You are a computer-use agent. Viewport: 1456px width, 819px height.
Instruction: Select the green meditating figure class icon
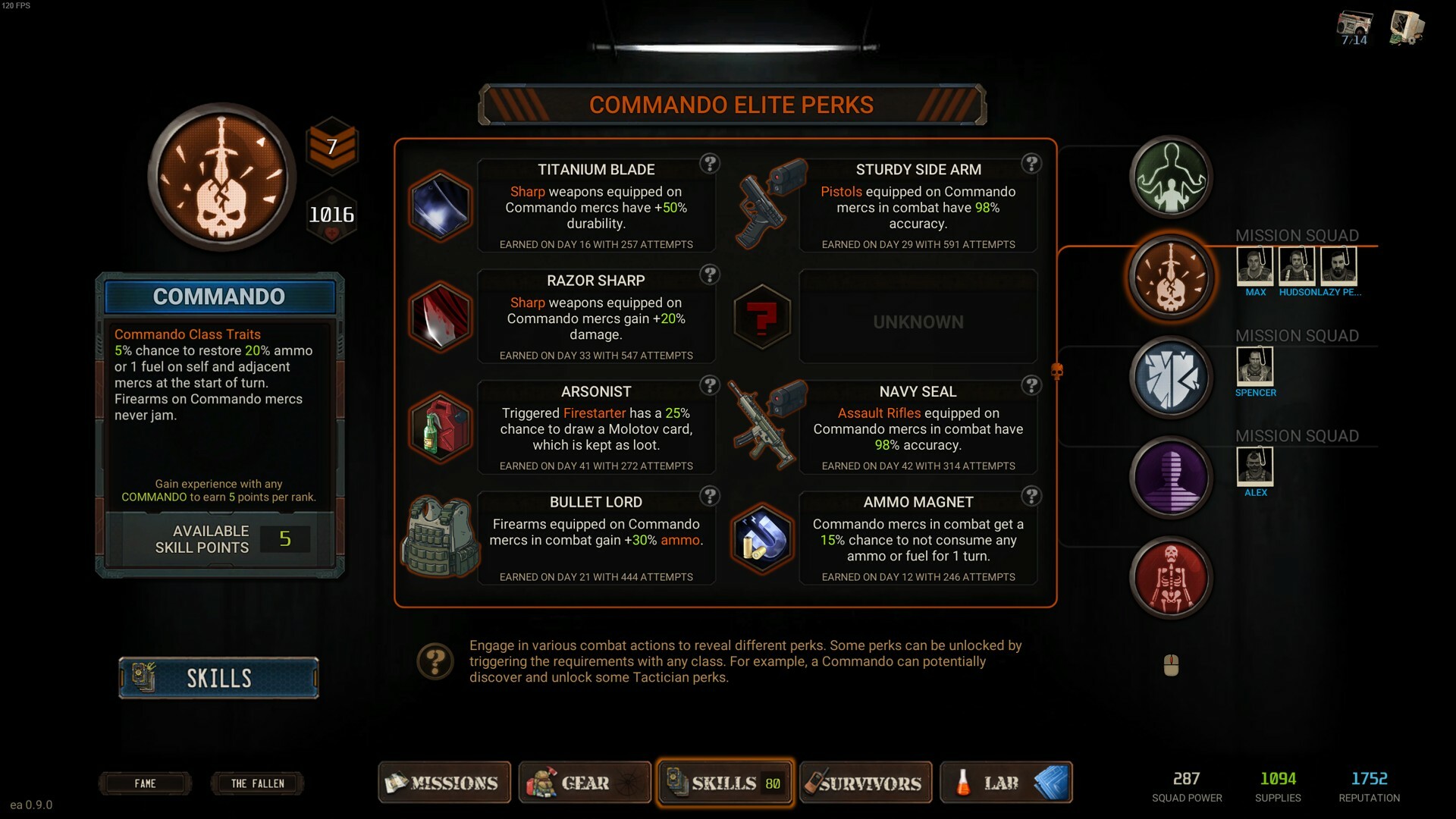[x=1171, y=177]
